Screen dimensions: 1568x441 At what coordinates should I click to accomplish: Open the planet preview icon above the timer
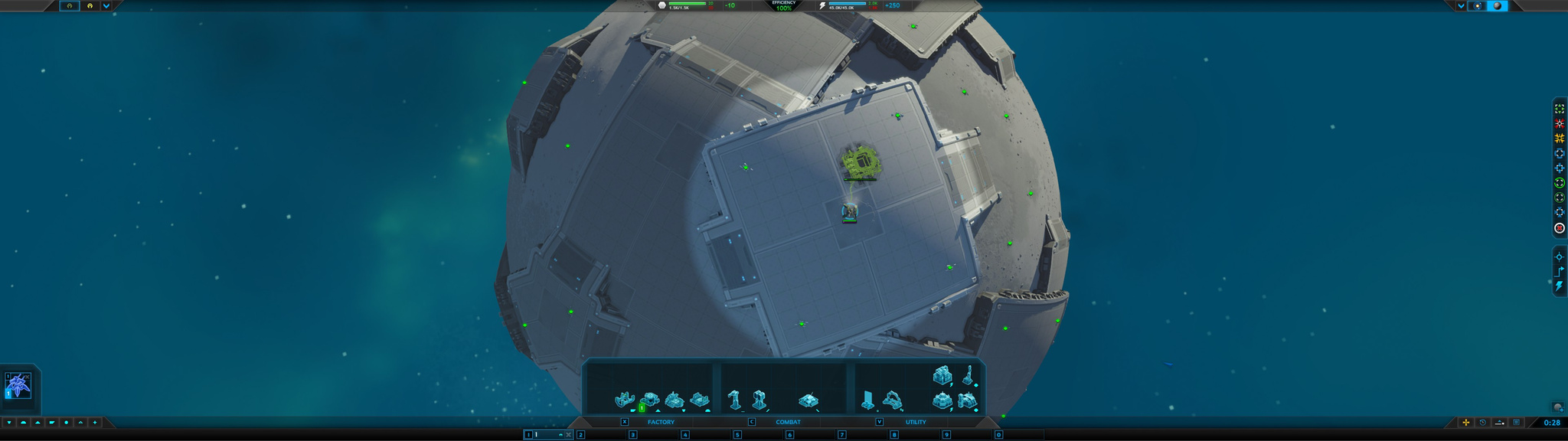[1557, 407]
